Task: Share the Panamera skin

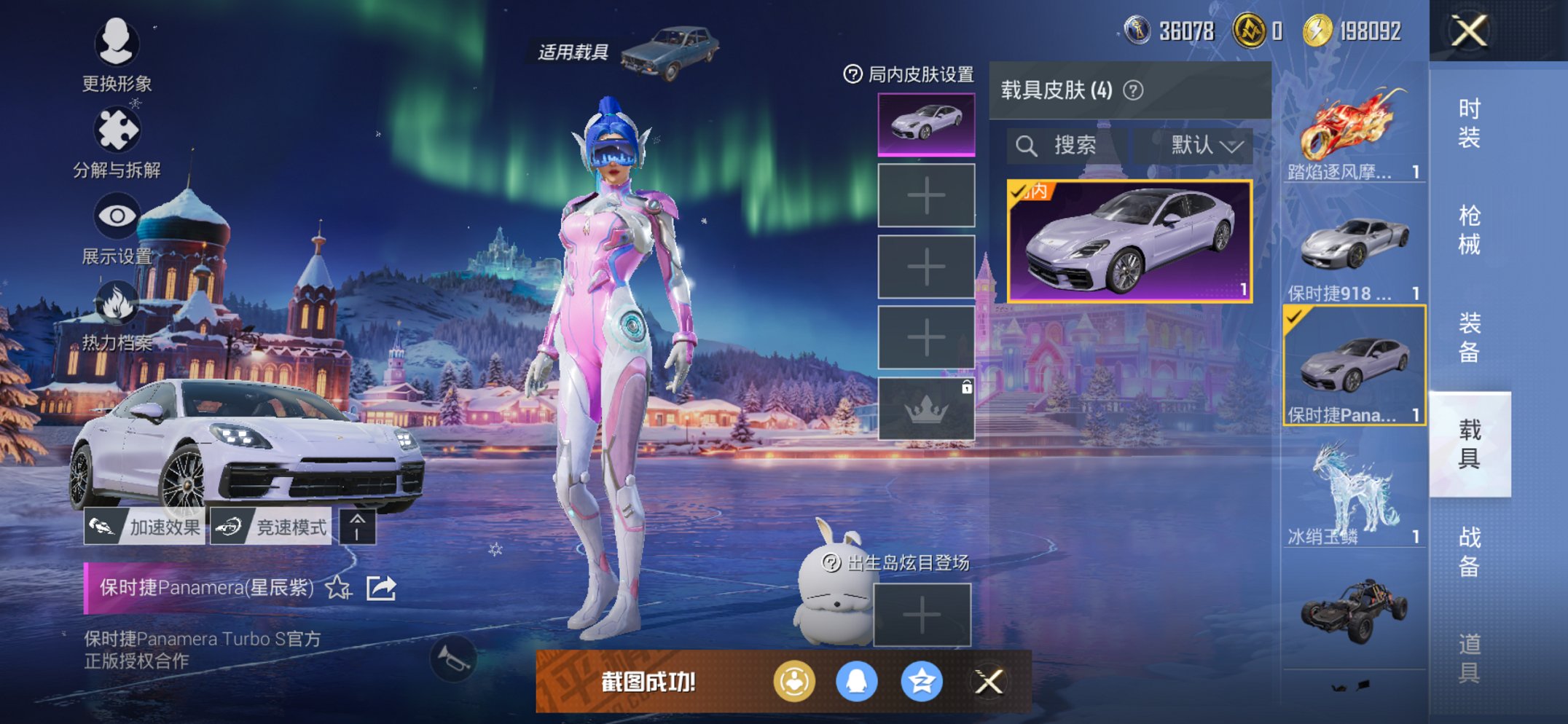Action: click(381, 587)
